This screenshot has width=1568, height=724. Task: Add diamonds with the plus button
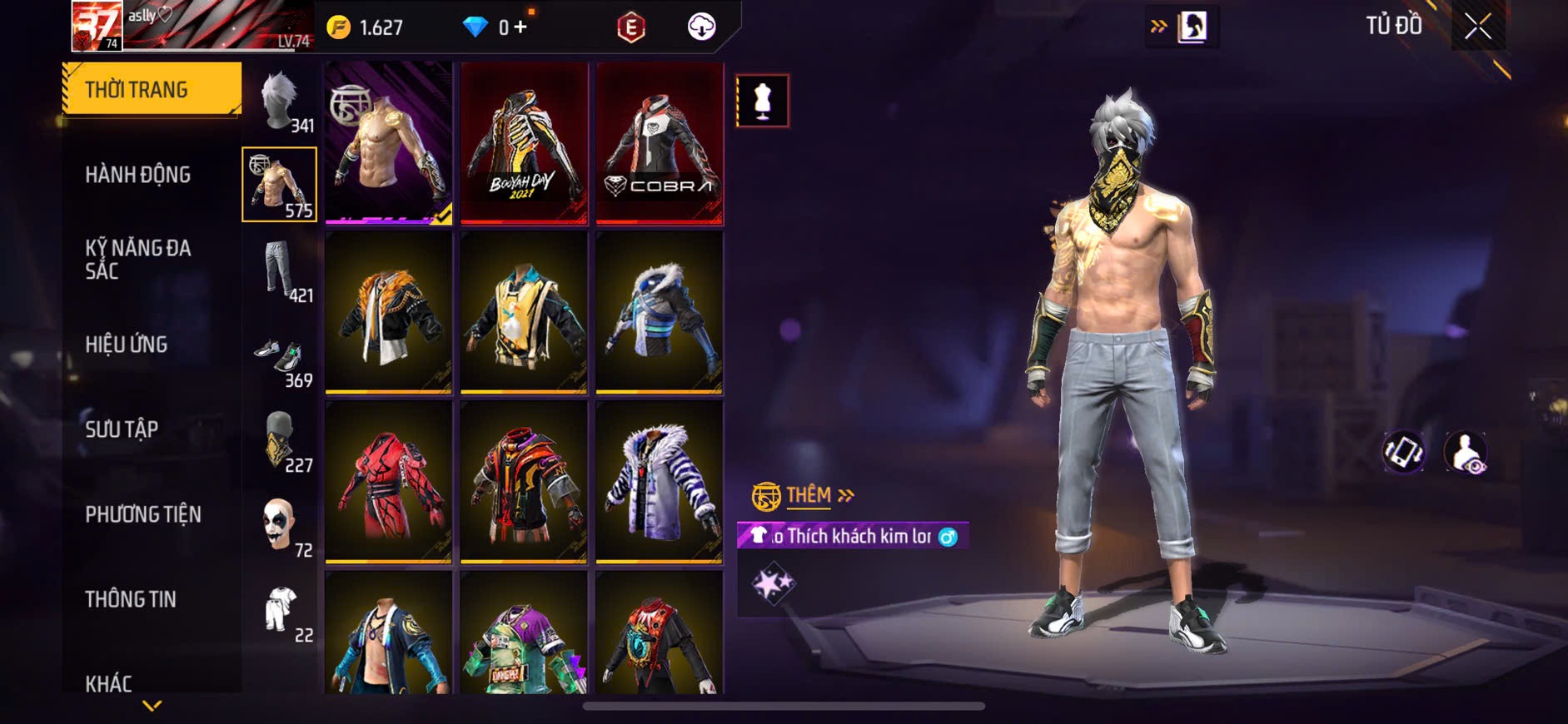coord(520,27)
